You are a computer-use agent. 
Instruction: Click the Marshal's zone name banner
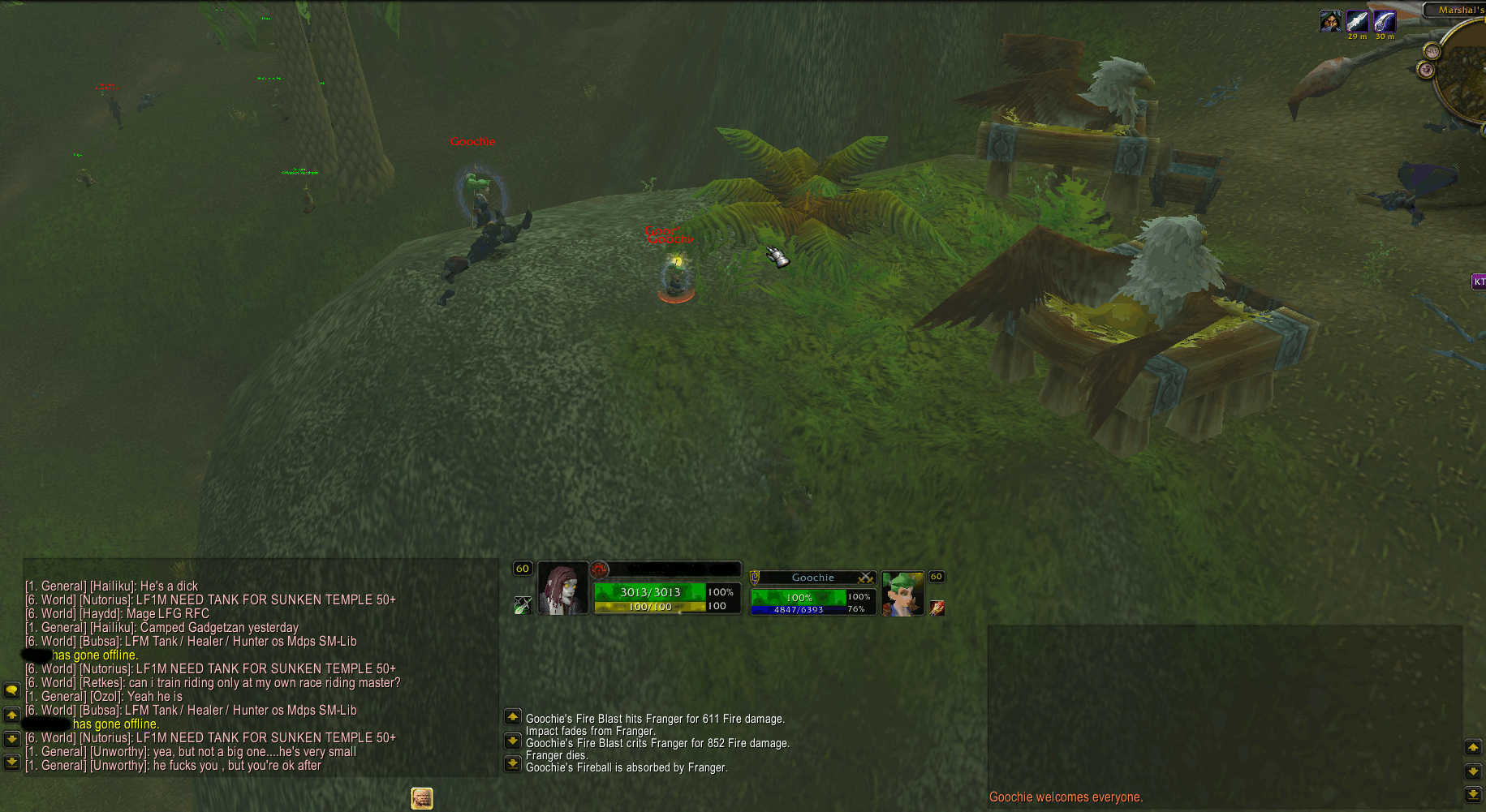pos(1458,10)
